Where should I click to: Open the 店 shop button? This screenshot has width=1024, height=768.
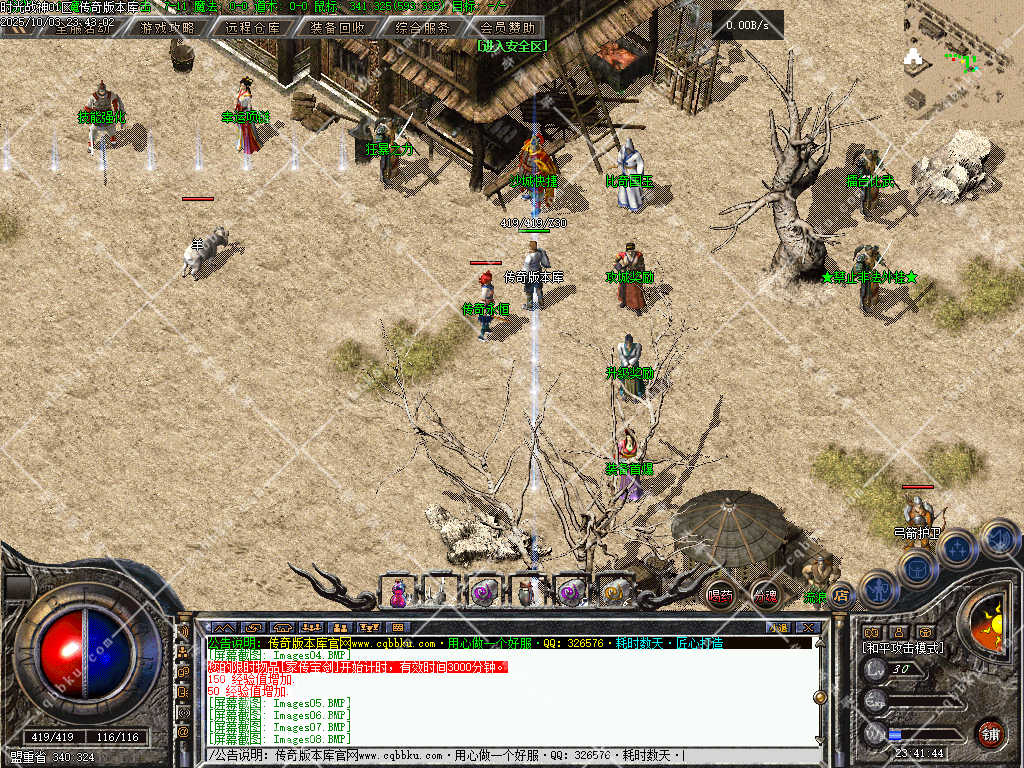[841, 595]
